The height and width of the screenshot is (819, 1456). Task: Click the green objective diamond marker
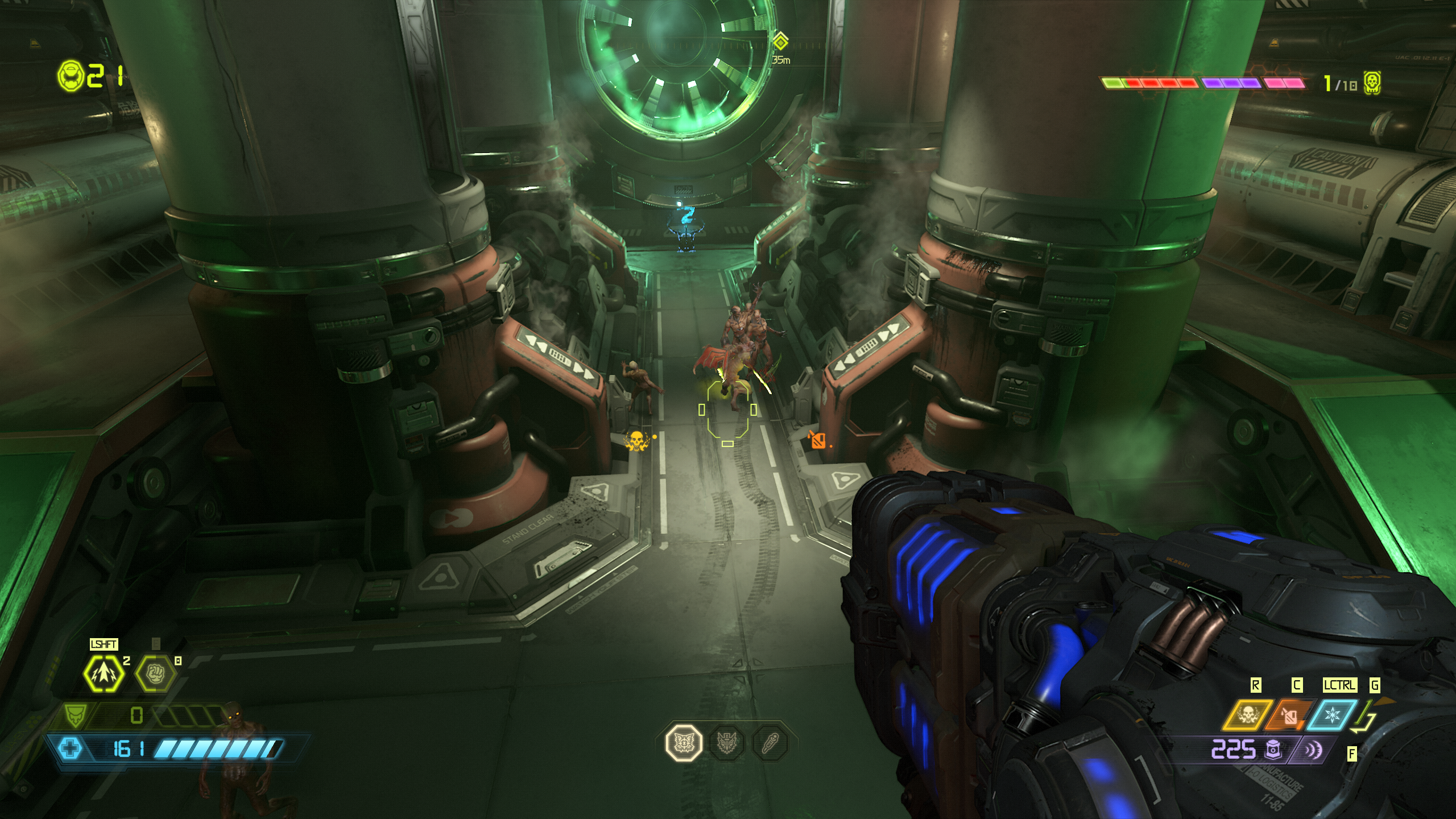click(780, 42)
